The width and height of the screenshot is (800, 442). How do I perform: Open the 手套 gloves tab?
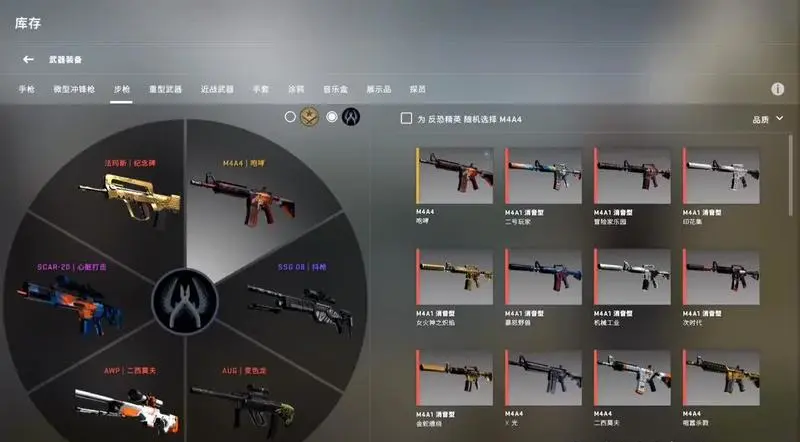pyautogui.click(x=261, y=89)
